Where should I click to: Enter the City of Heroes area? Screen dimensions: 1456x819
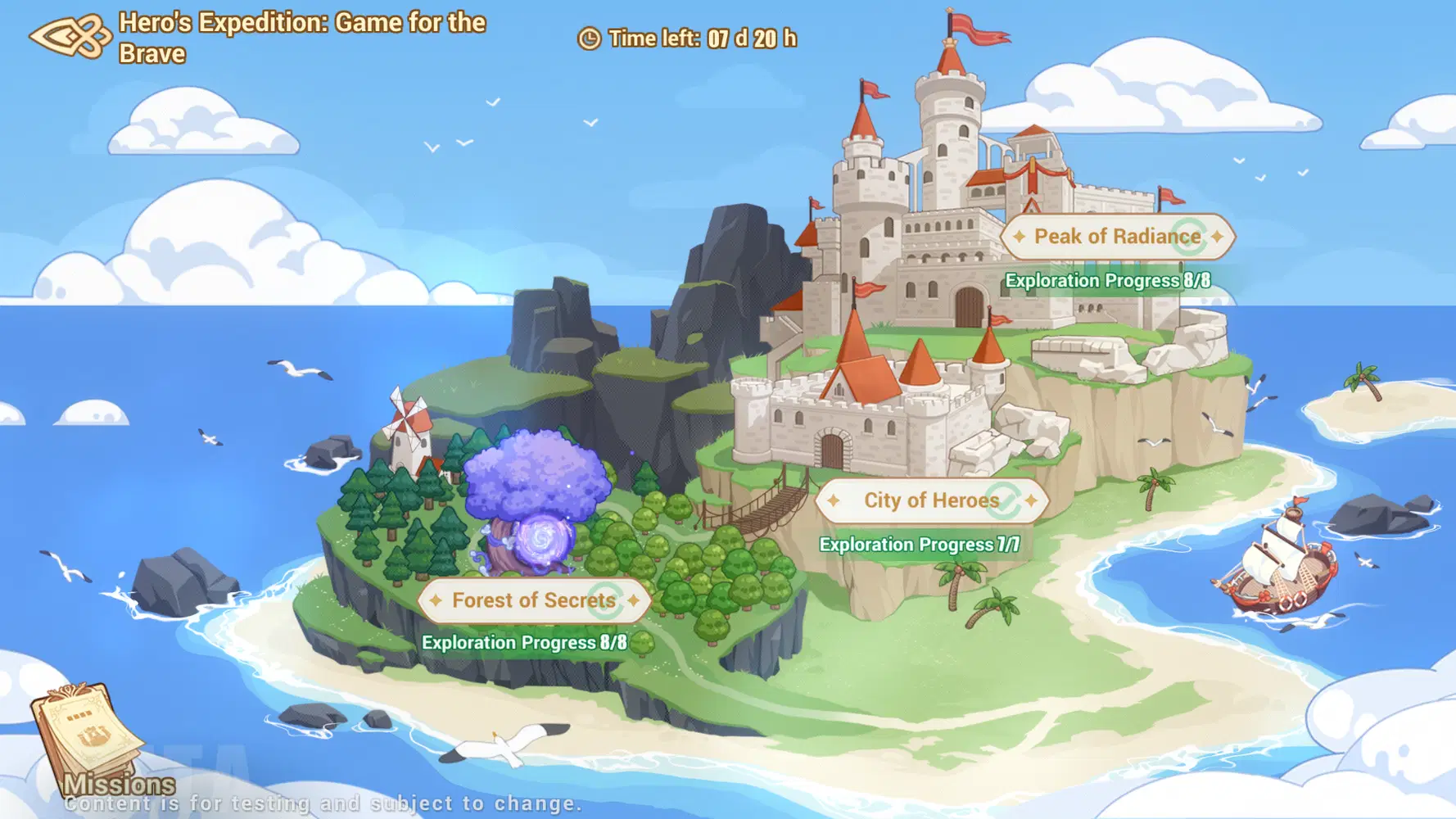click(x=931, y=500)
